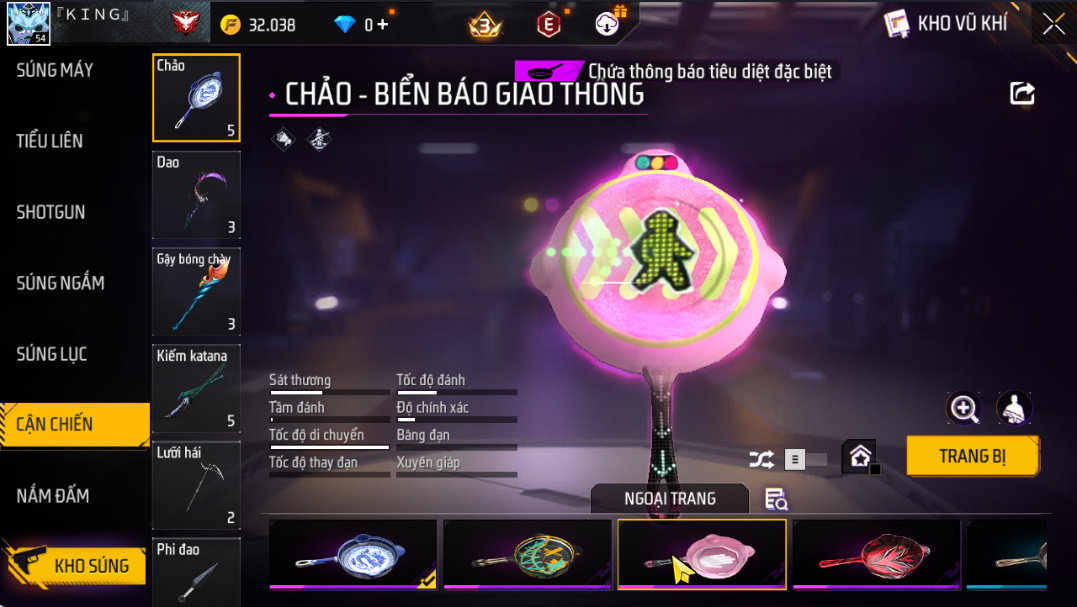Choose the blue porcelain pan skin
The image size is (1077, 607).
353,554
